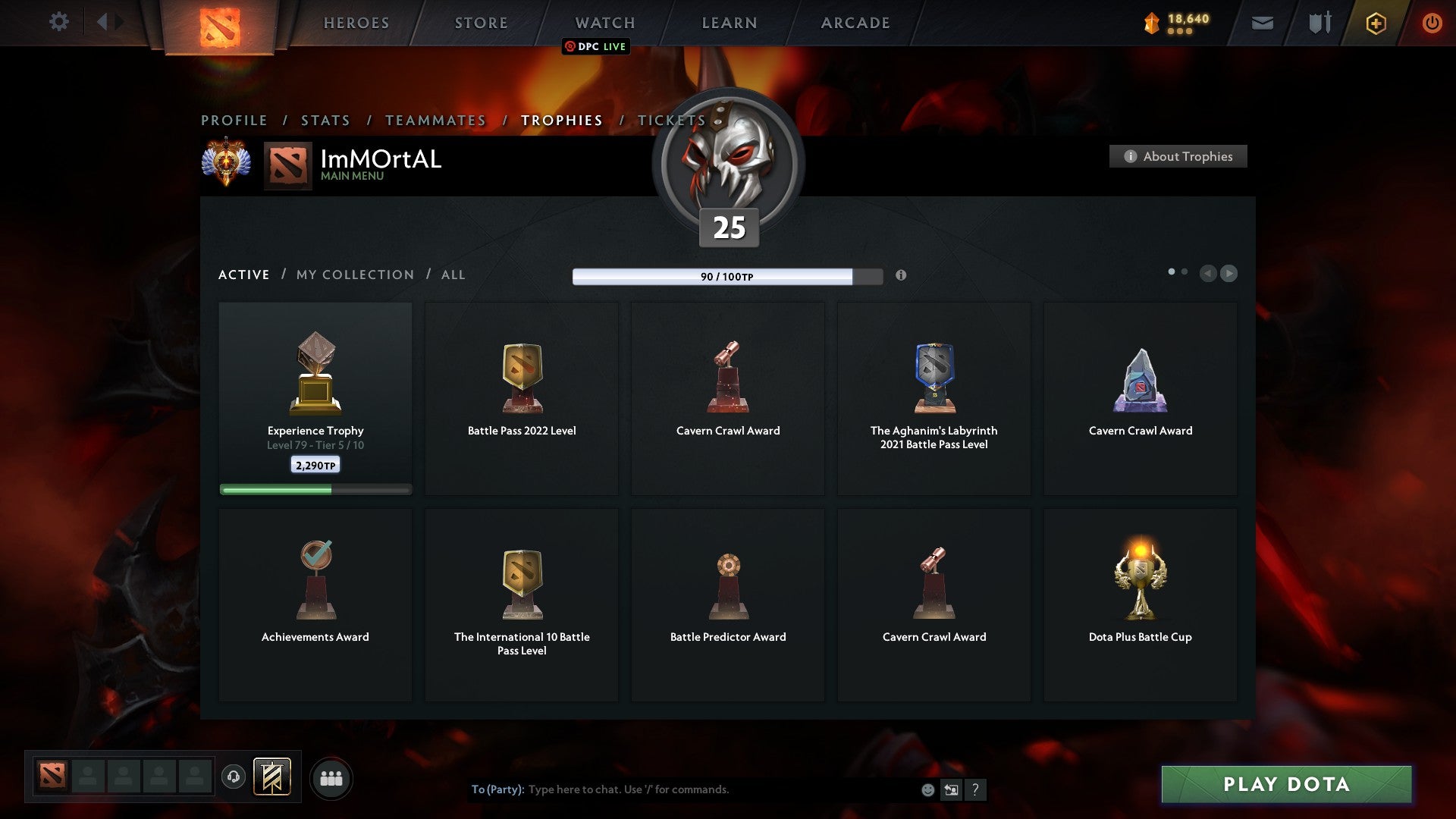
Task: Toggle the chat channel switch icon
Action: [x=951, y=789]
